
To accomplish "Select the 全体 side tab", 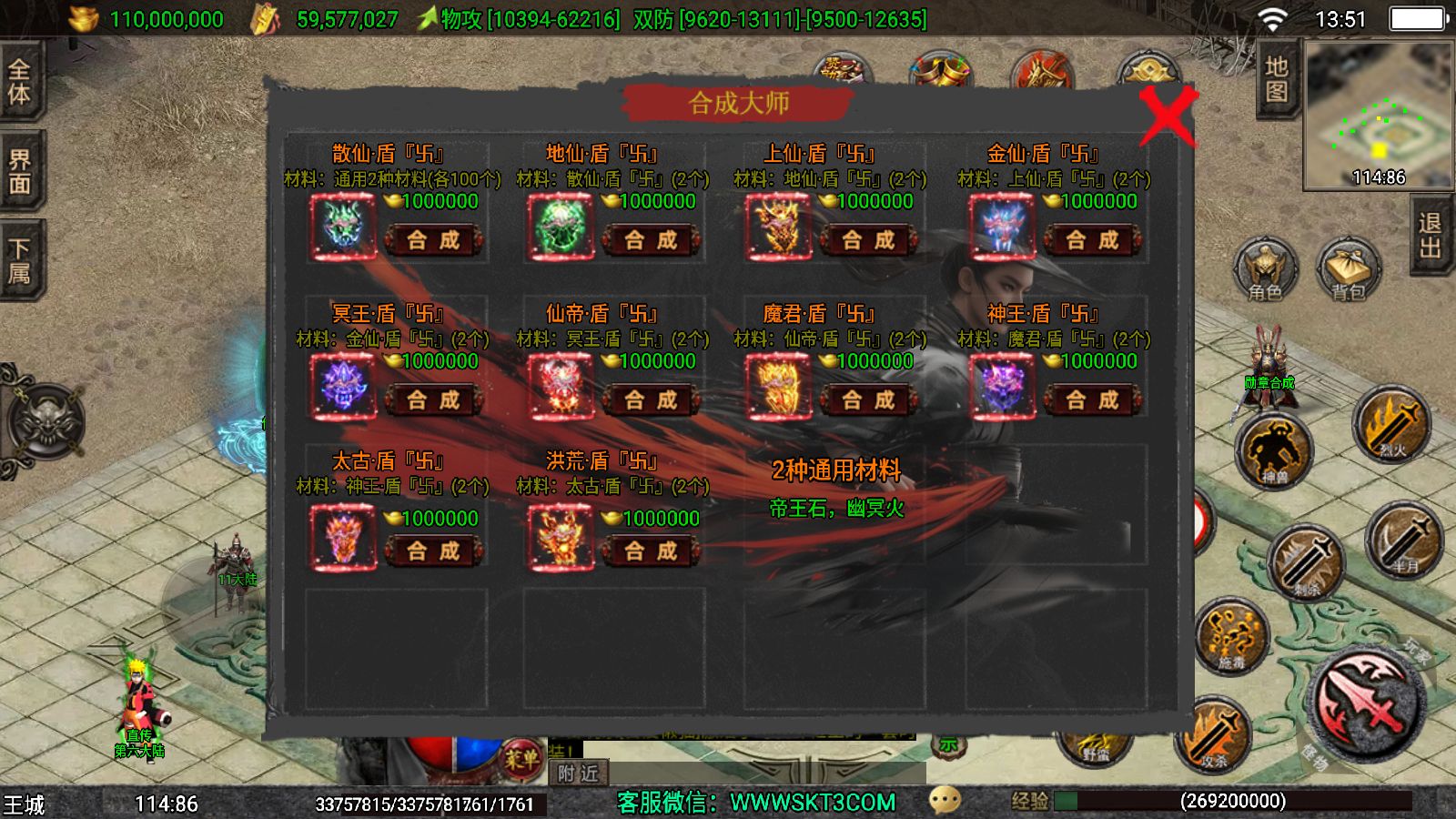I will point(20,81).
